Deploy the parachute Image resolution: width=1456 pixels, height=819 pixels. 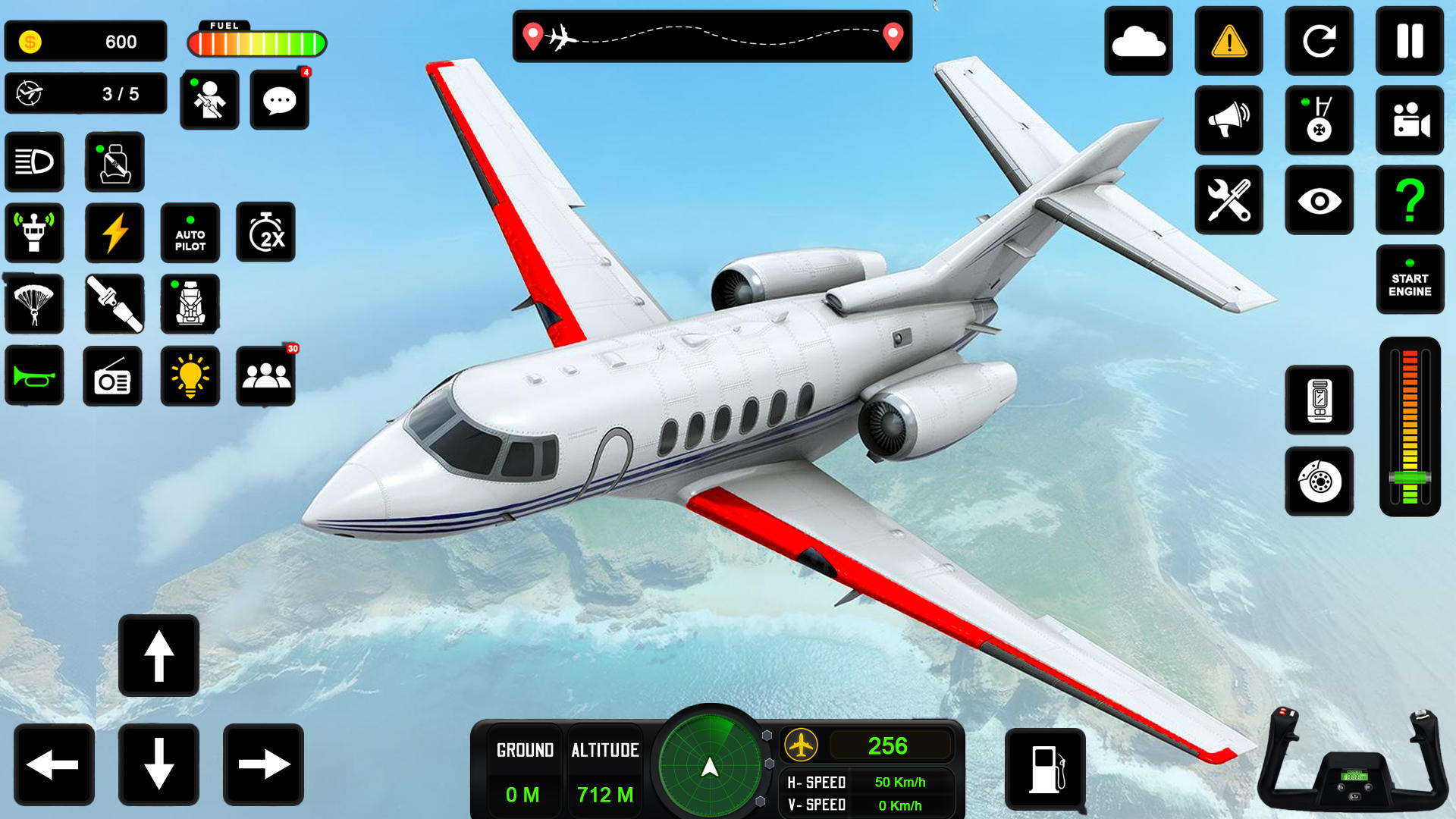point(34,304)
